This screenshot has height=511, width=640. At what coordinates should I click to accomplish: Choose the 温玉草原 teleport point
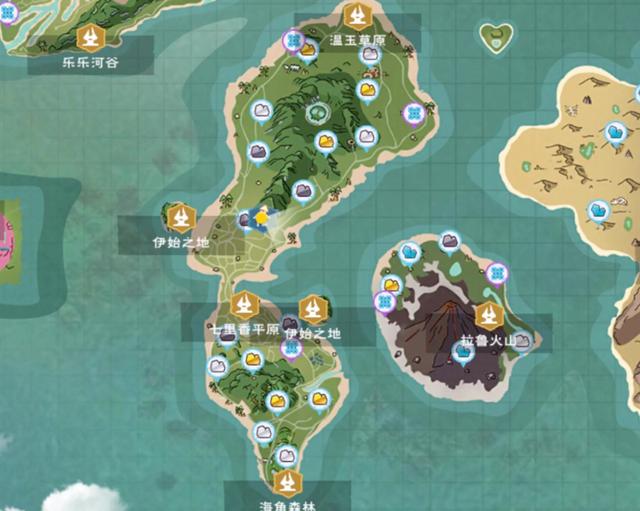point(357,16)
